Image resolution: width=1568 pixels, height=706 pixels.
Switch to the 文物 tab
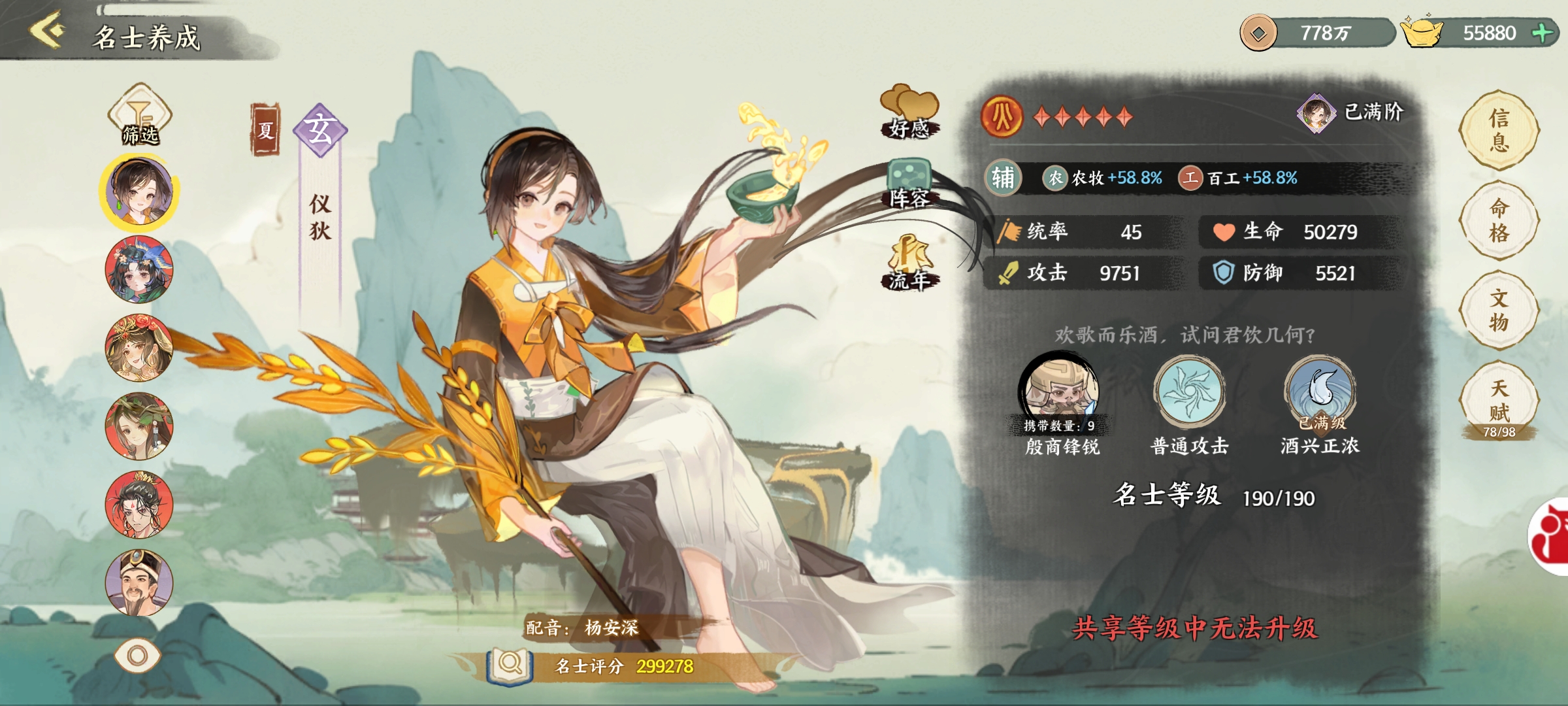(1499, 311)
